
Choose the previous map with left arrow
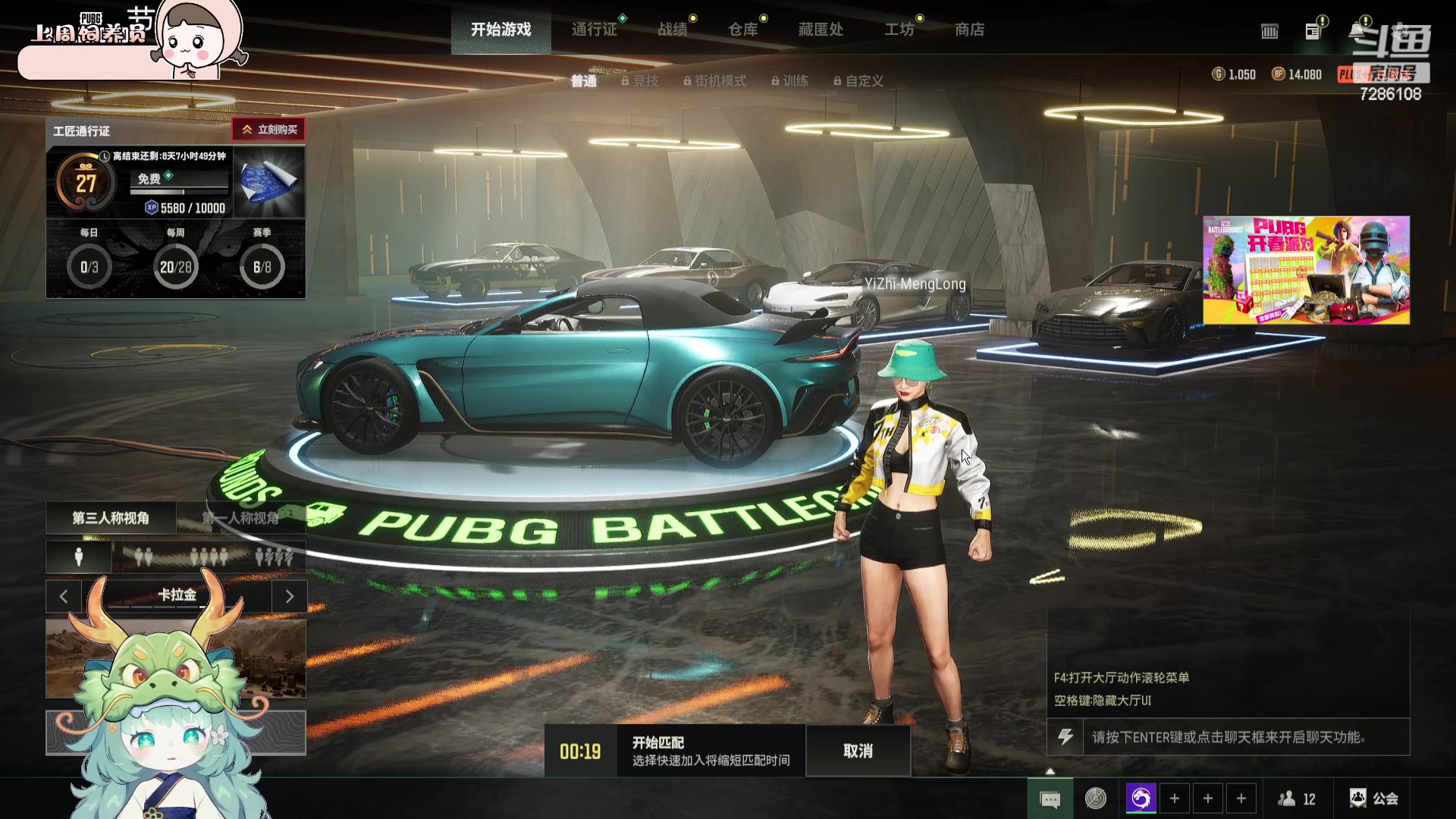point(64,596)
